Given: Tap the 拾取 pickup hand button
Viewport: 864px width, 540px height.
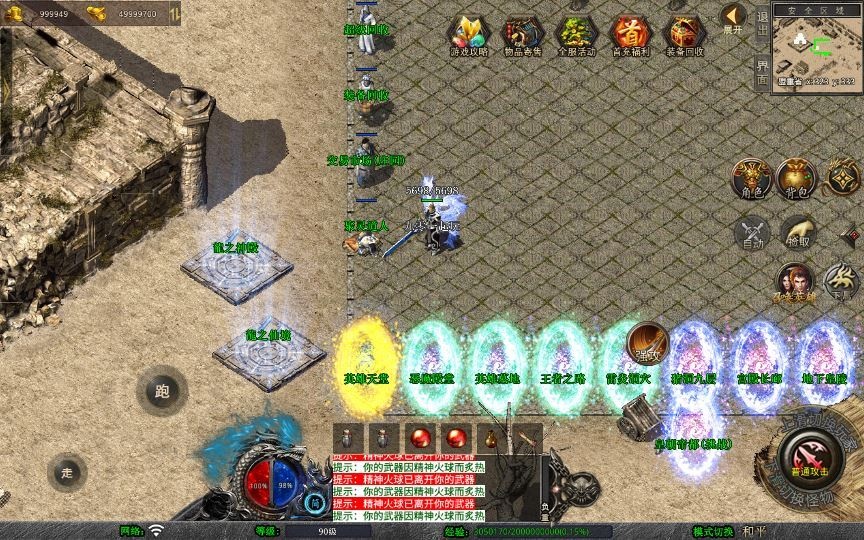Looking at the screenshot, I should coord(798,233).
